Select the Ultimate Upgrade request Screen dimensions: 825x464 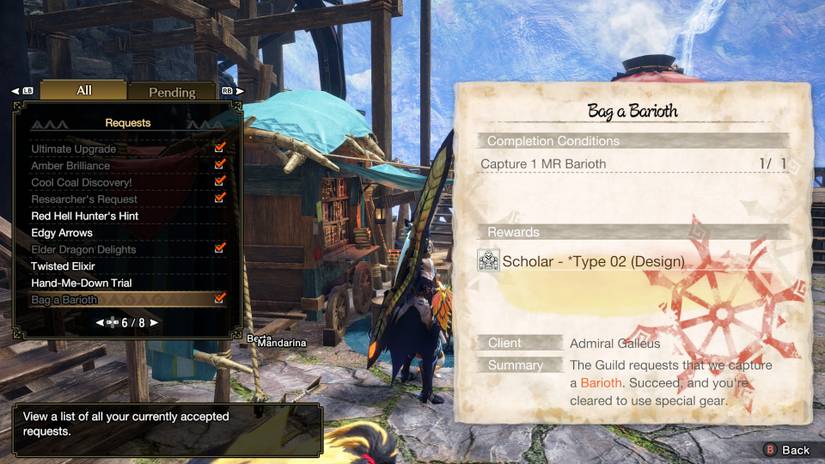click(73, 149)
